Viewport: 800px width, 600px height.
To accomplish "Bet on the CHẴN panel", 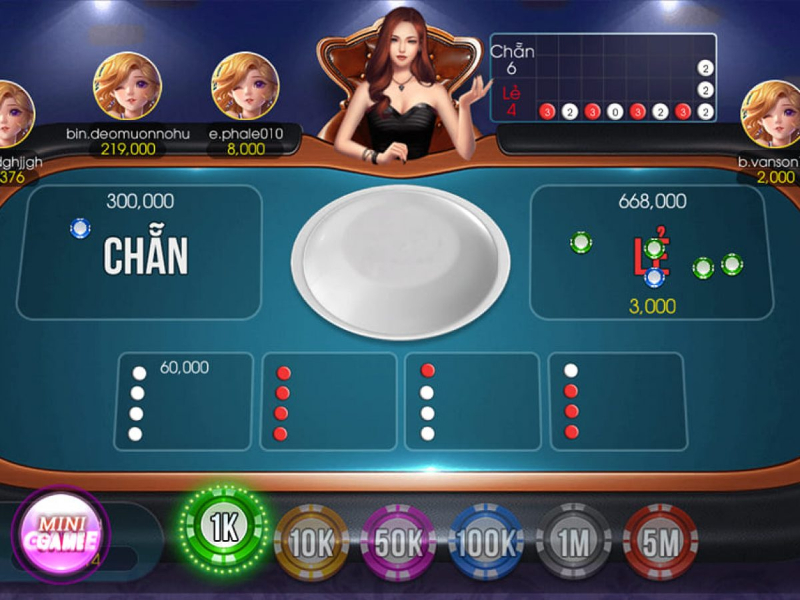I will pyautogui.click(x=139, y=253).
